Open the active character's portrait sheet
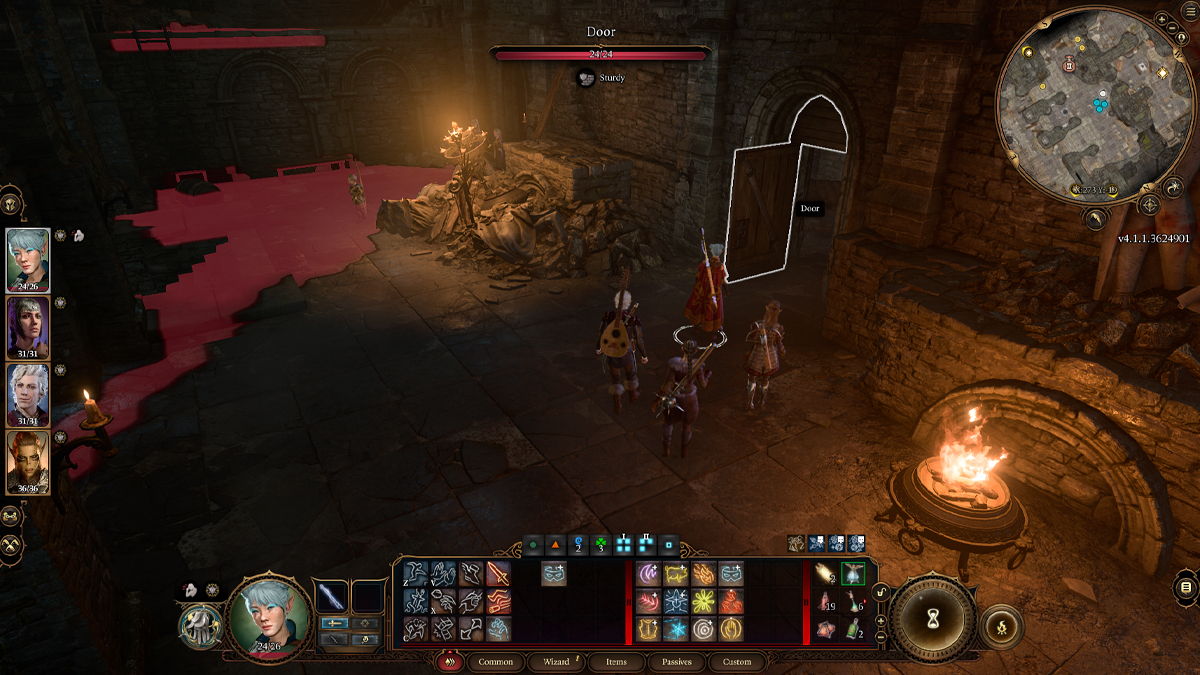 pos(265,611)
